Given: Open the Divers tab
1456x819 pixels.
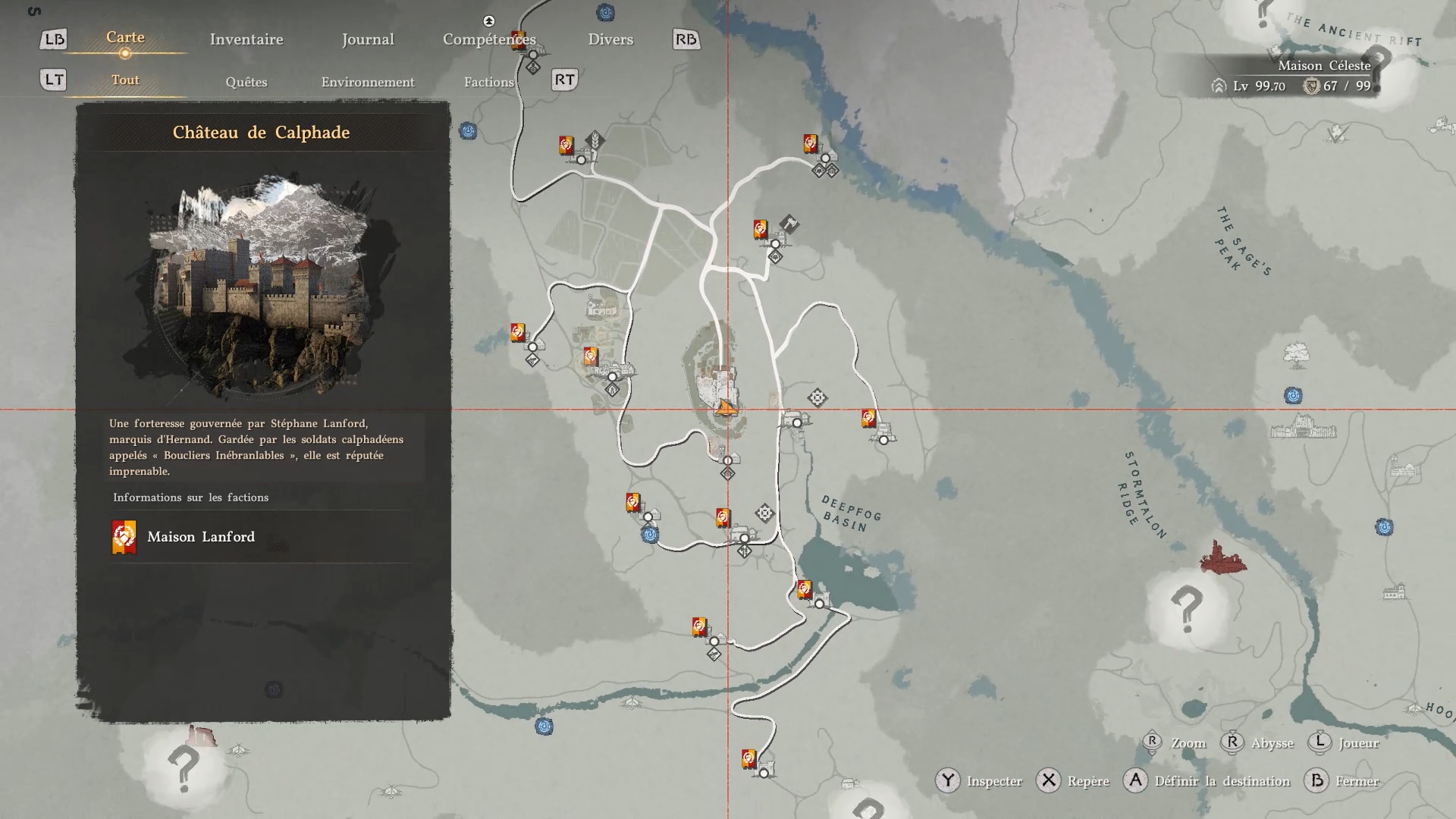Looking at the screenshot, I should point(610,39).
